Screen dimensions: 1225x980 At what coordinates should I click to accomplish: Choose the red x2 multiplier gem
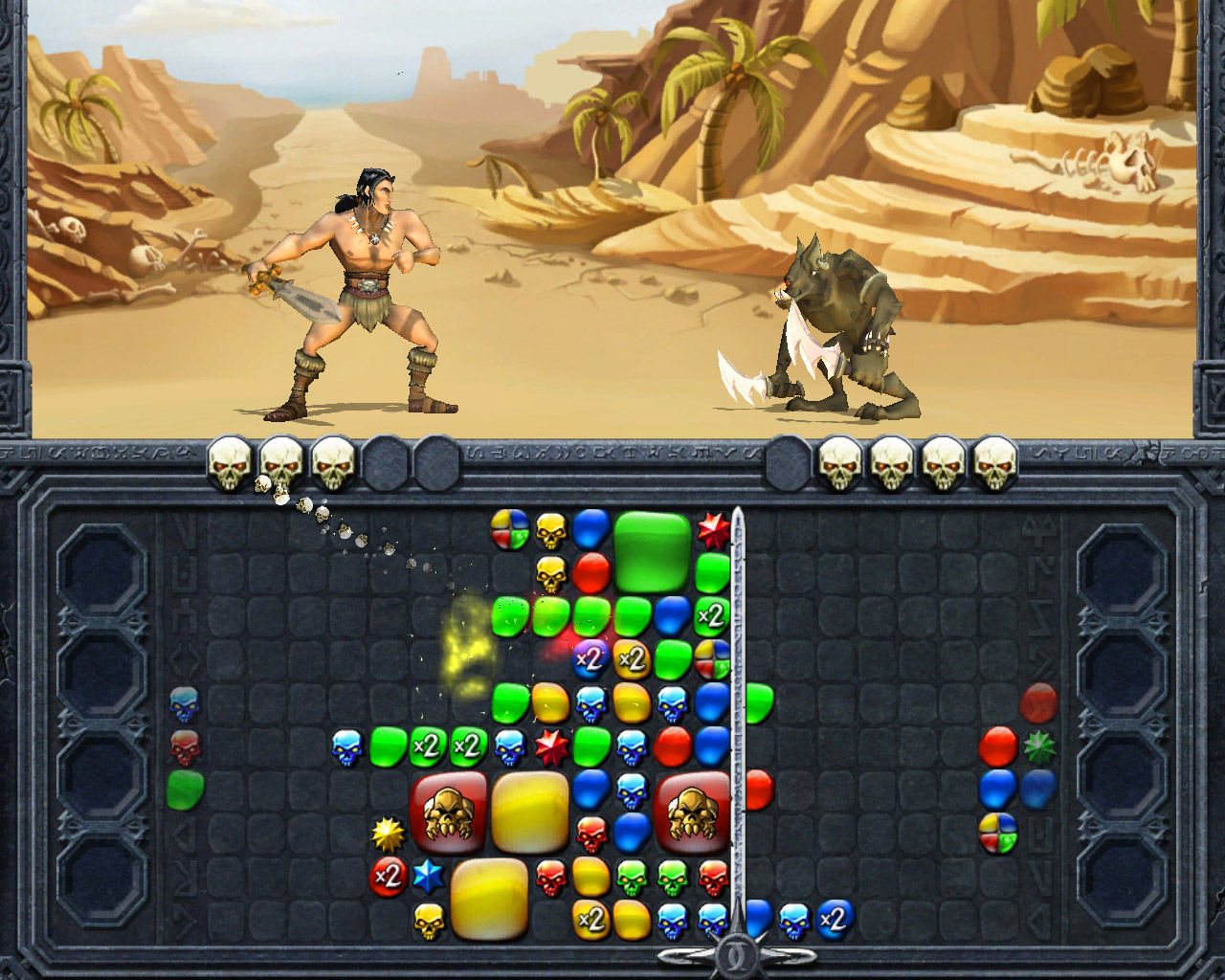click(x=387, y=876)
